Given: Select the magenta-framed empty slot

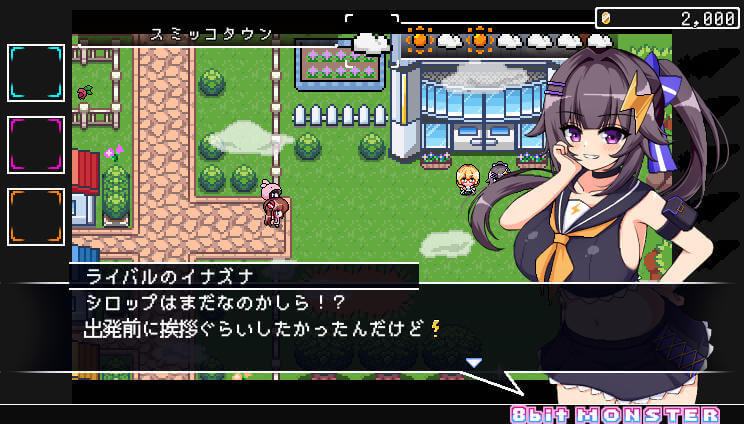Looking at the screenshot, I should pos(36,145).
